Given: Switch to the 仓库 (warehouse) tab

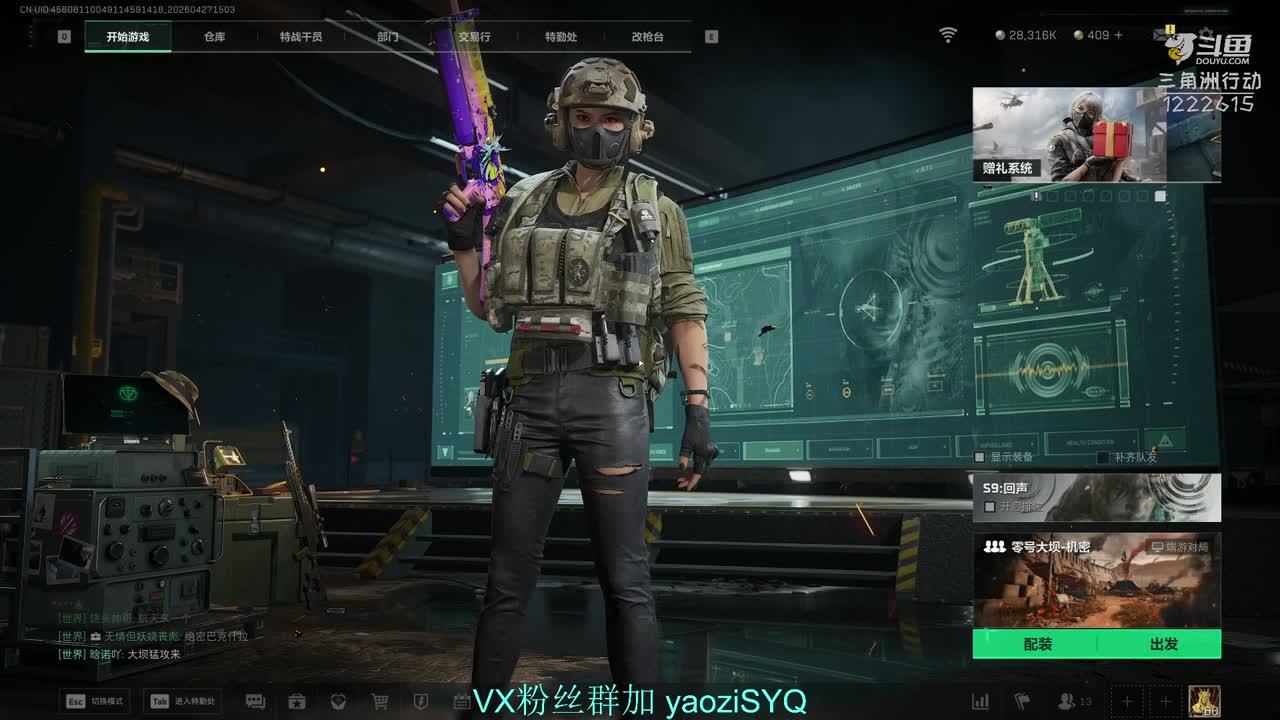Looking at the screenshot, I should tap(214, 37).
